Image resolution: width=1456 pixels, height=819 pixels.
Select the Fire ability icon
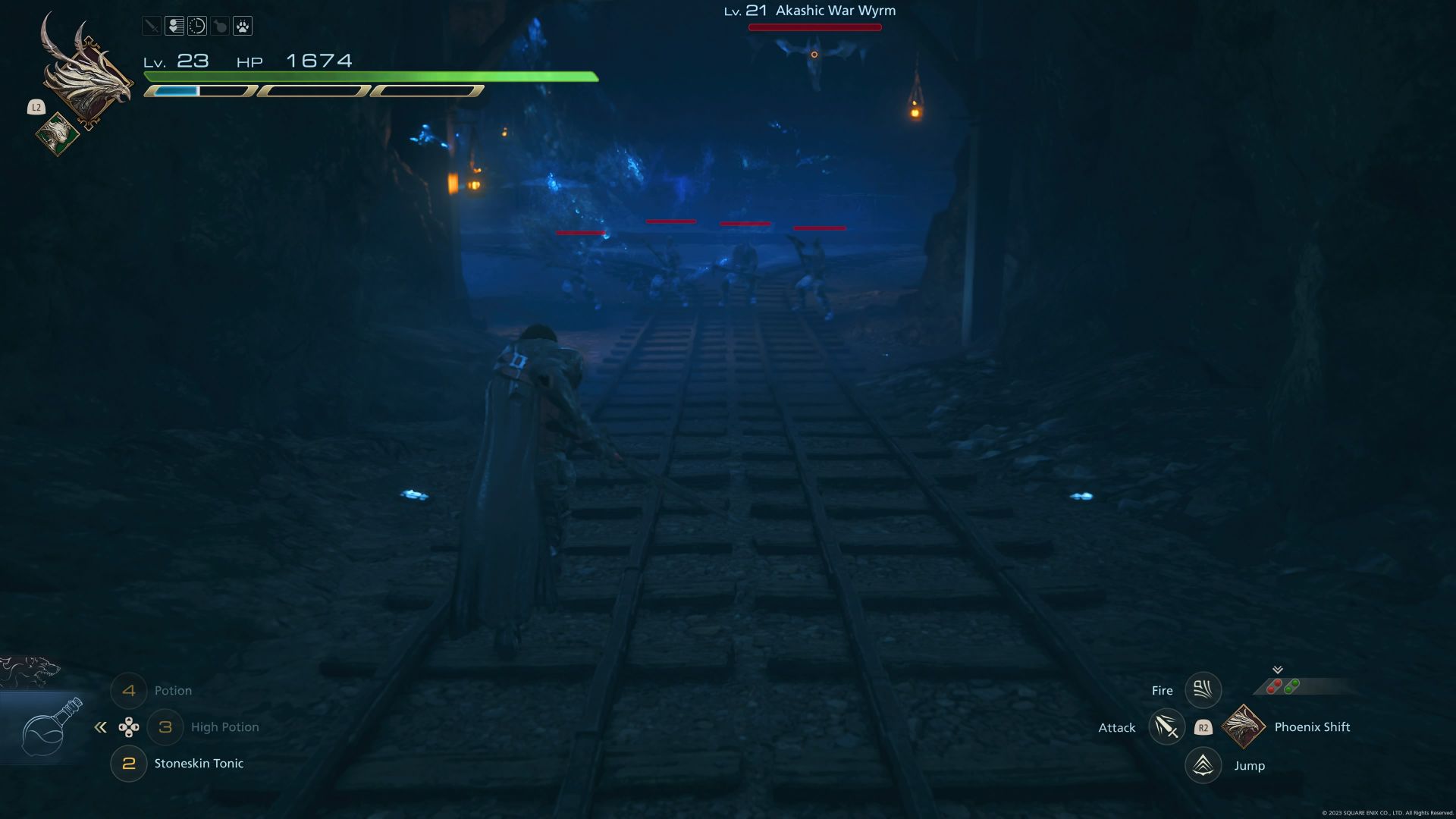point(1203,689)
